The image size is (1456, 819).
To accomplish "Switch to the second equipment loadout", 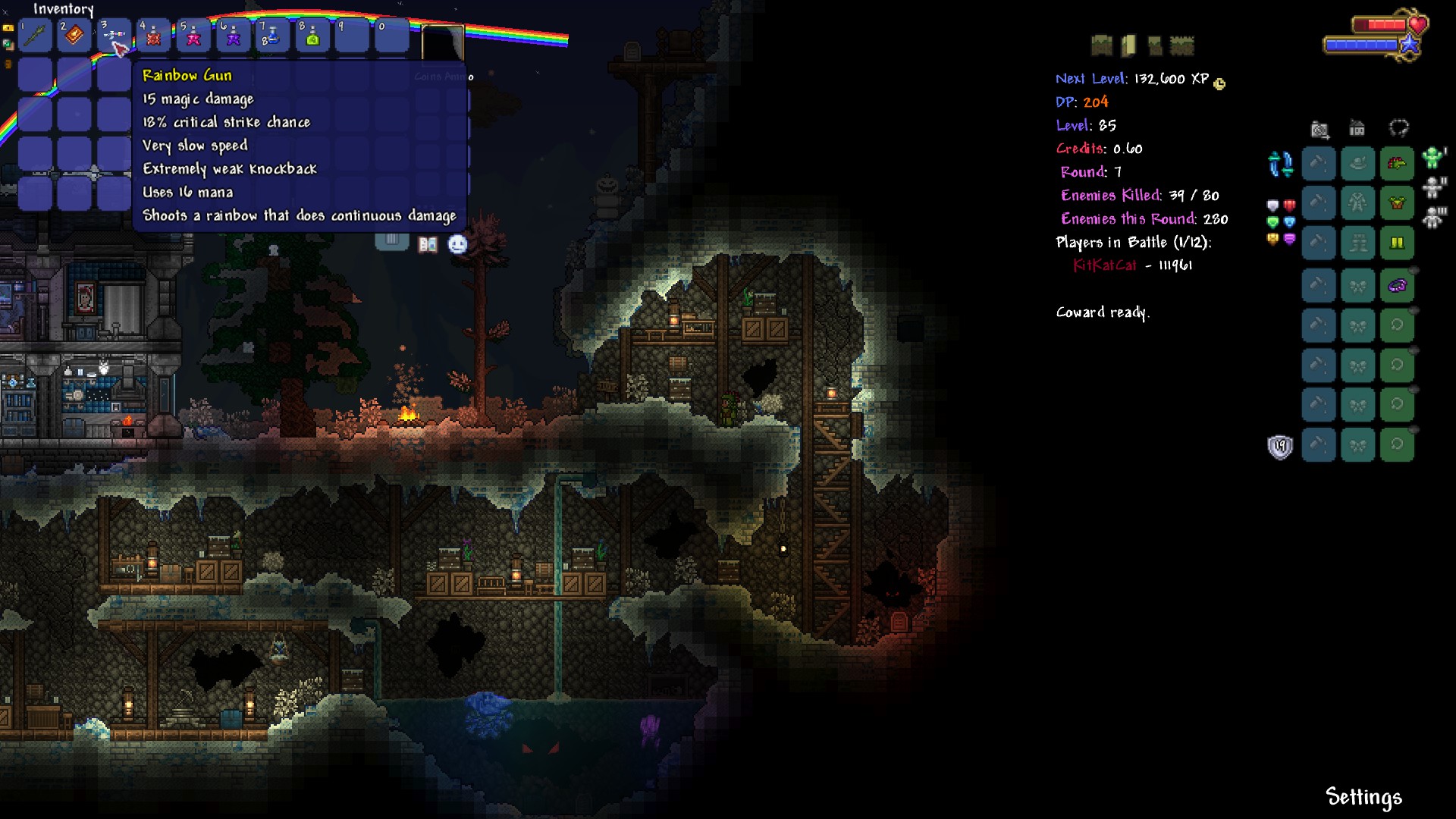I will 1433,187.
